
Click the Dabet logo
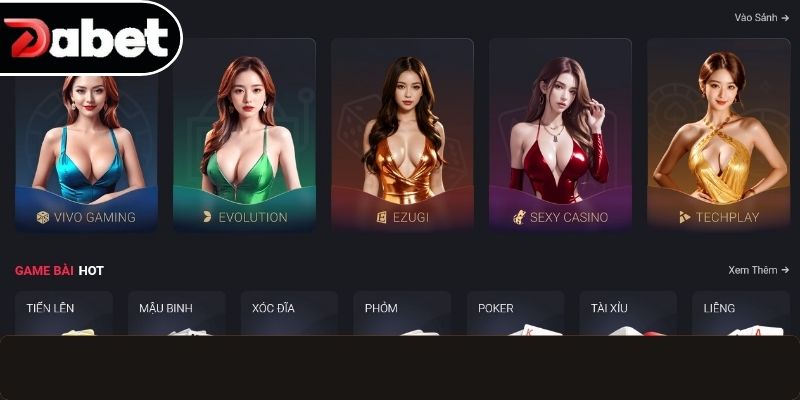point(88,38)
